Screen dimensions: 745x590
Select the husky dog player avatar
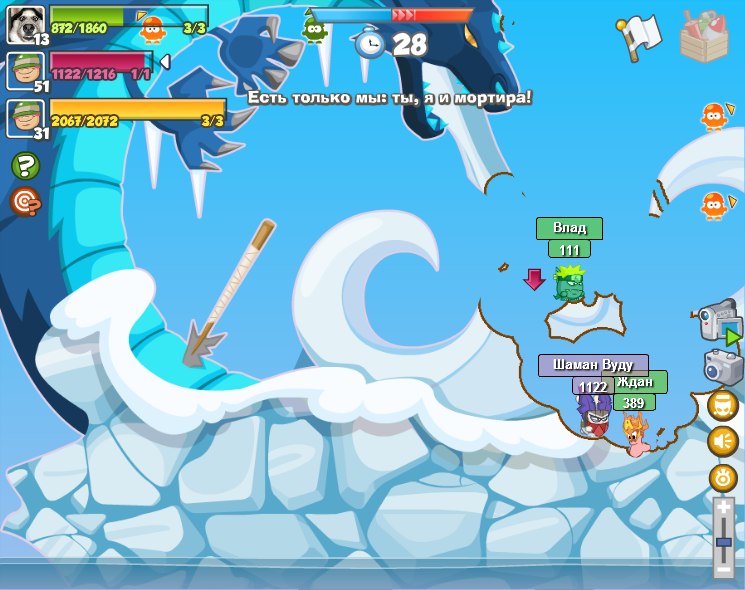23,24
